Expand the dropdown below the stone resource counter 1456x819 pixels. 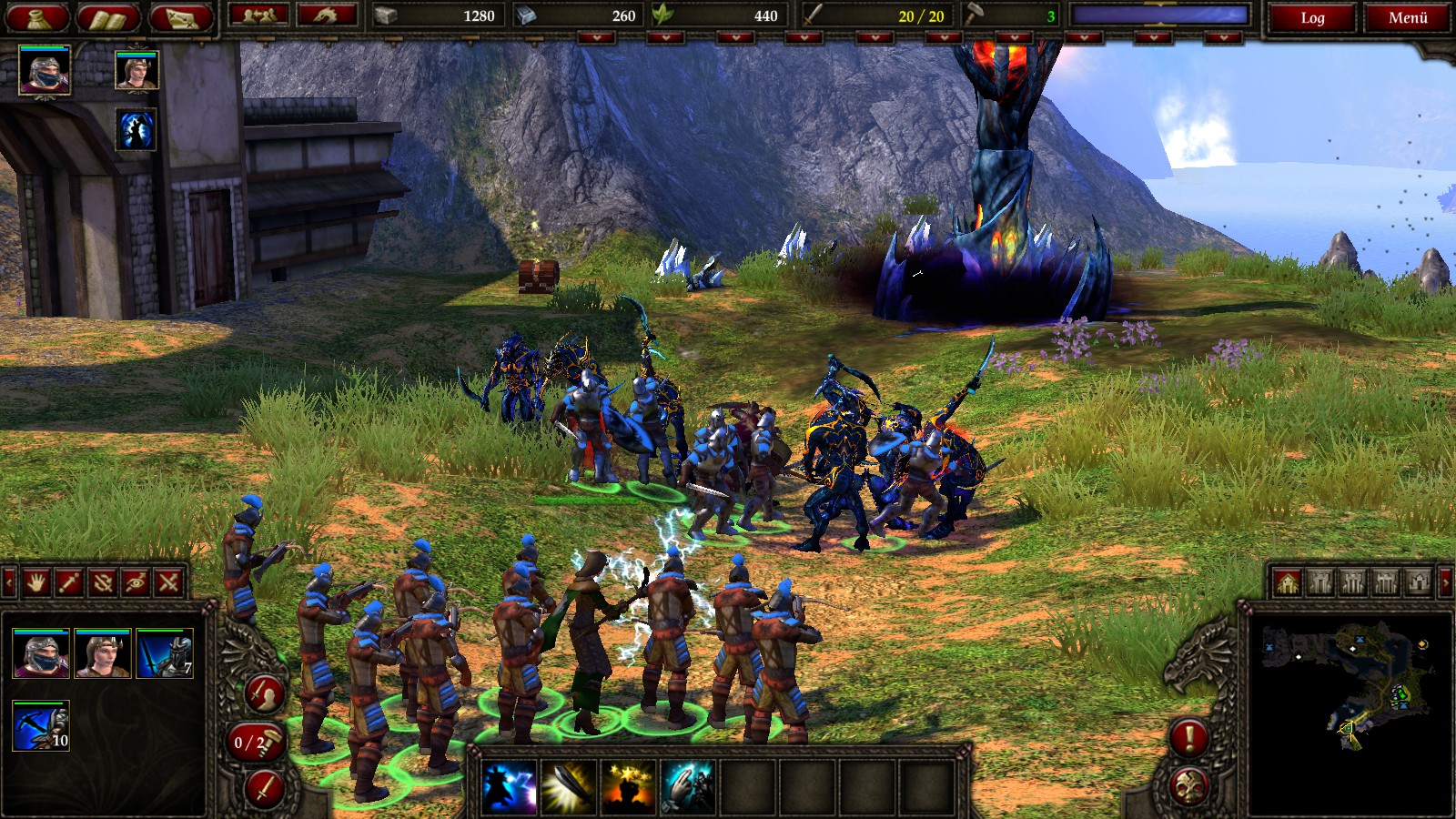pyautogui.click(x=597, y=38)
